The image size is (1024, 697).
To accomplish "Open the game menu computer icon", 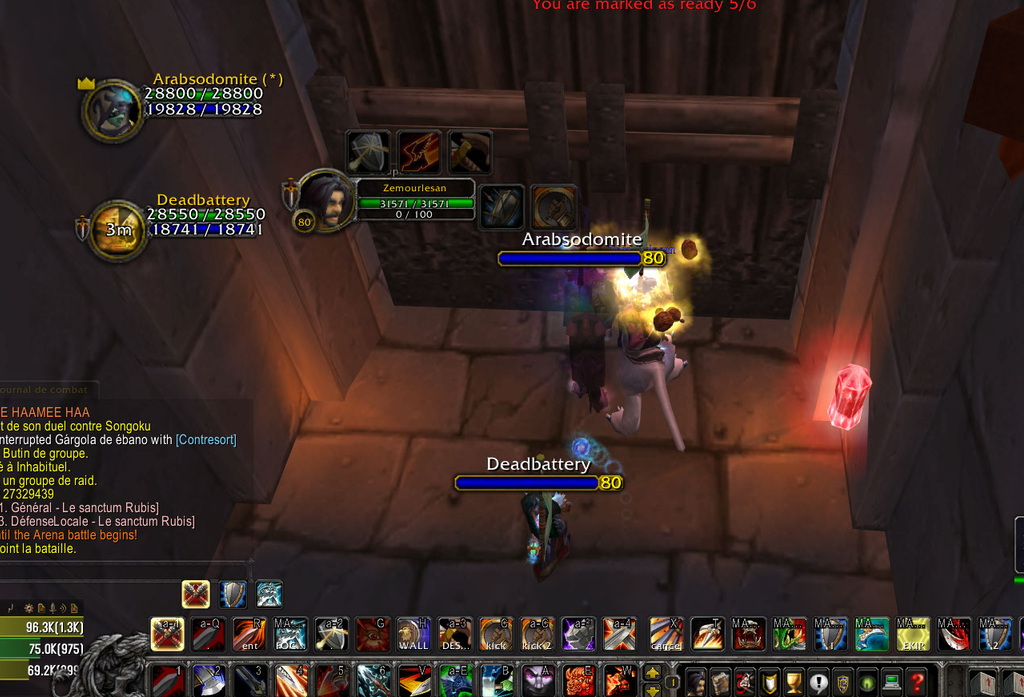I will point(892,682).
